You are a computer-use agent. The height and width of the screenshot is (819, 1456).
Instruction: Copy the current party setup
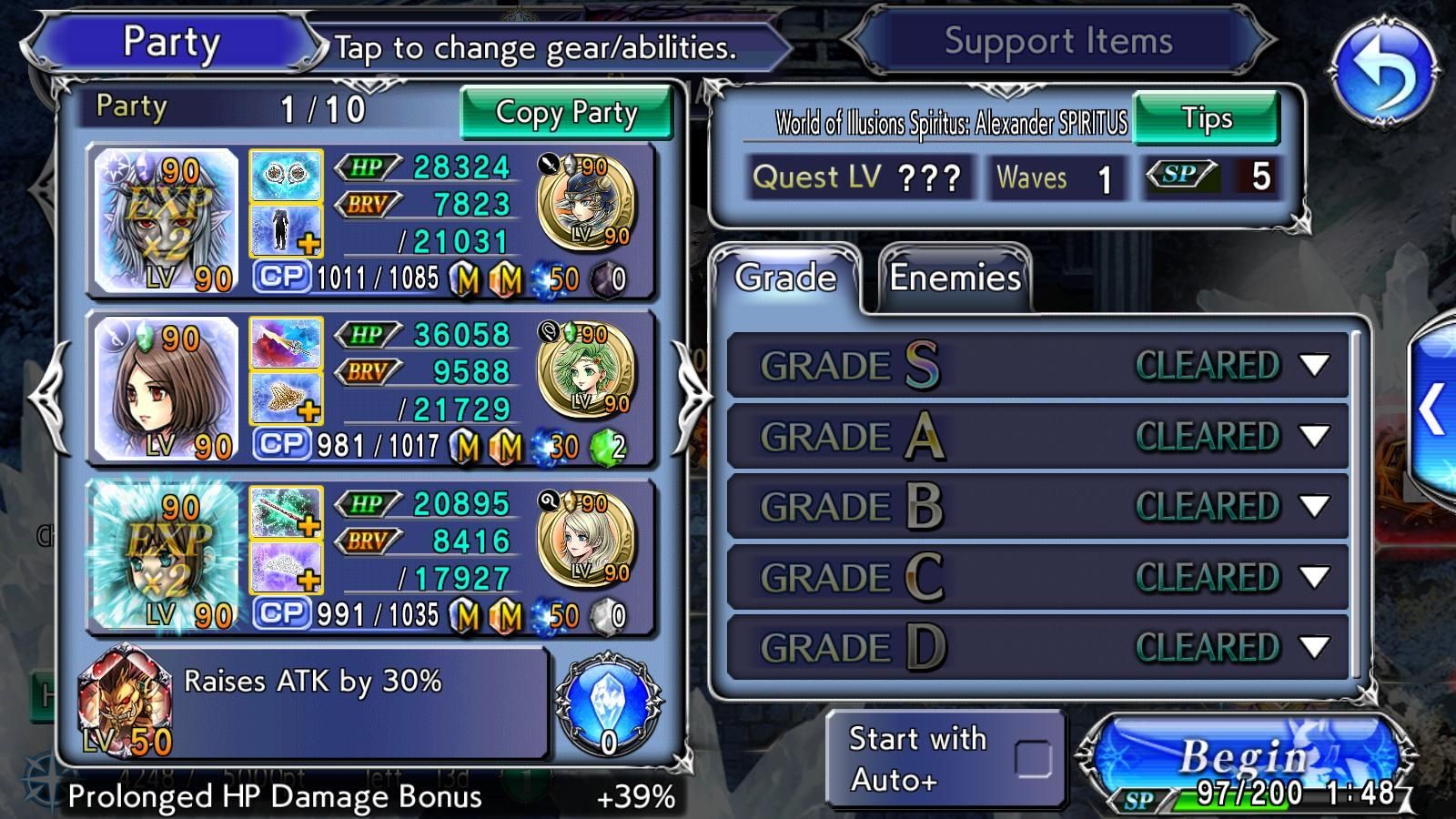coord(566,113)
